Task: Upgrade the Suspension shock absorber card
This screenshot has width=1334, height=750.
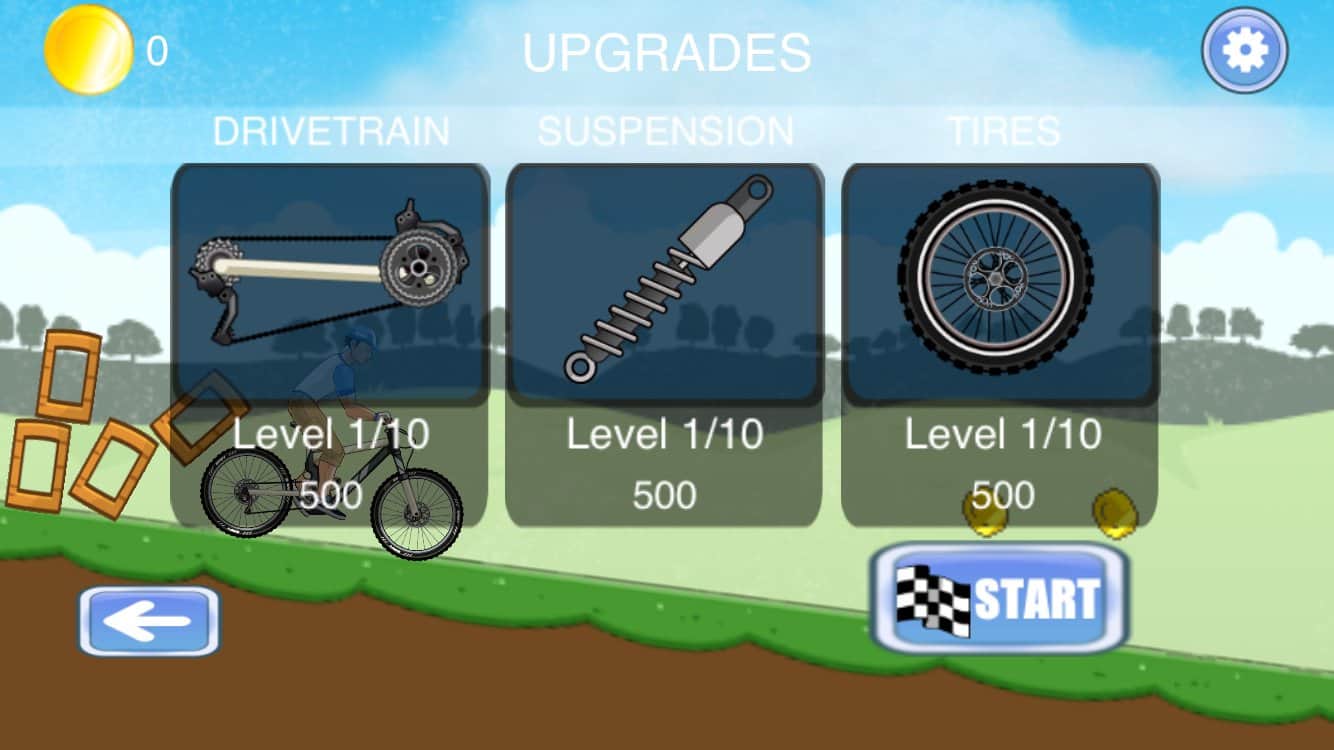Action: 665,345
